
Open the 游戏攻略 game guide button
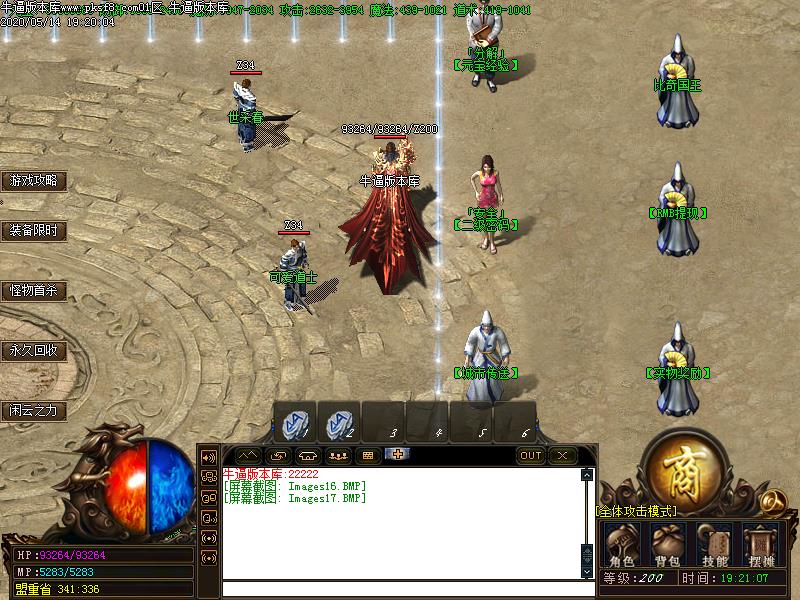(x=34, y=181)
